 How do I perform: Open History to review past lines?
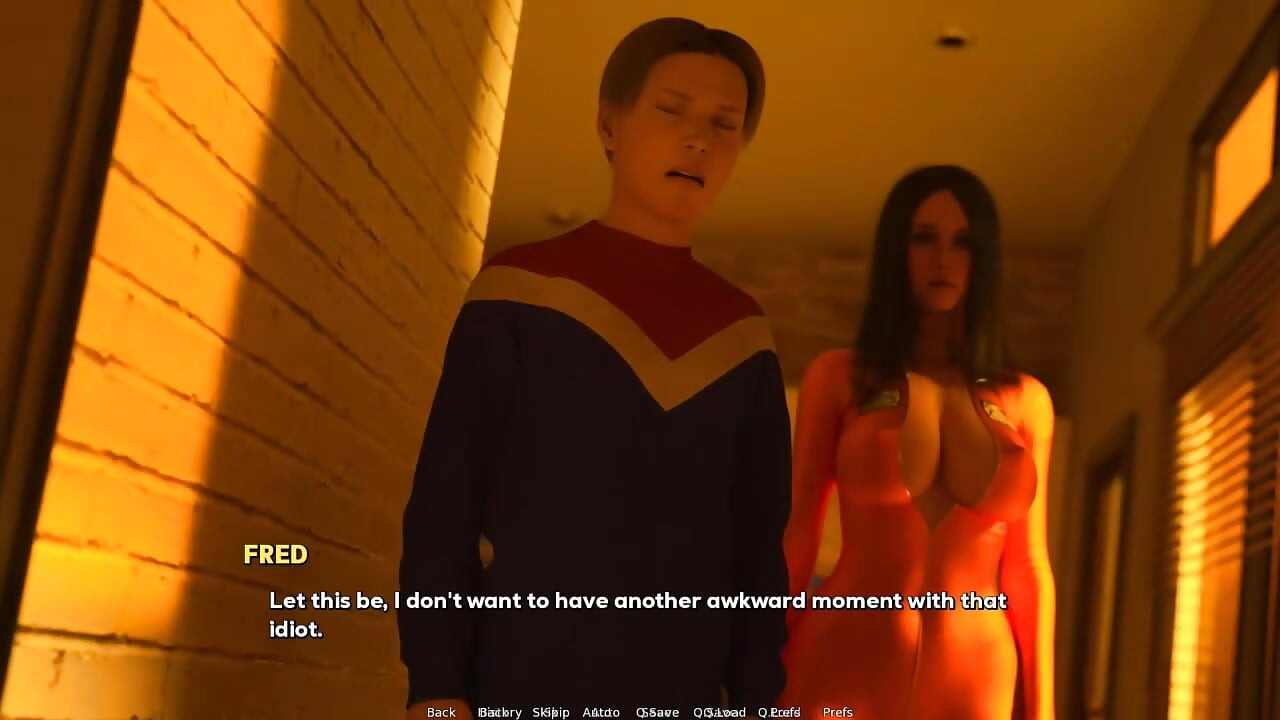500,712
